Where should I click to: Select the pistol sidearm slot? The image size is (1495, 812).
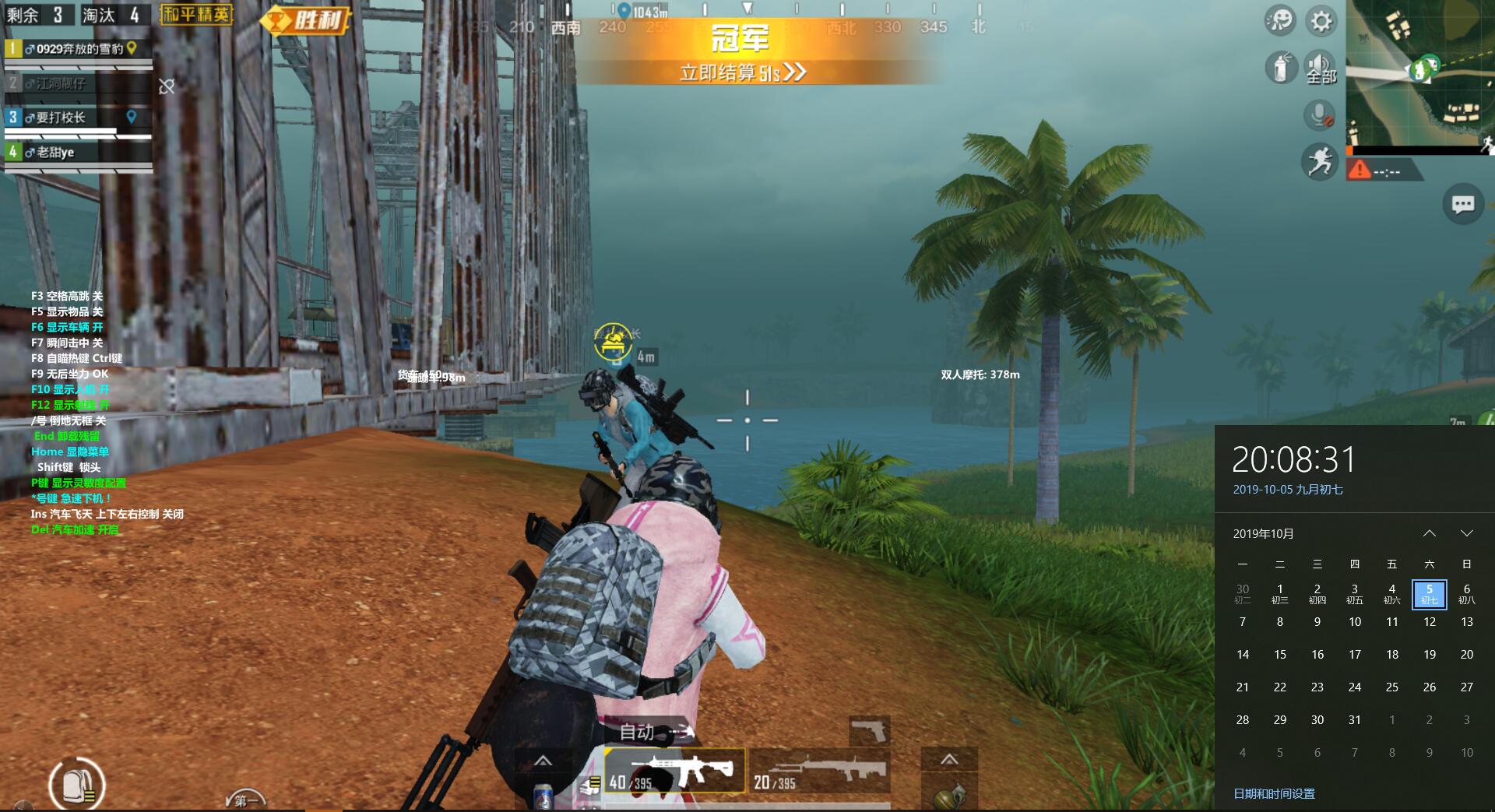click(870, 730)
